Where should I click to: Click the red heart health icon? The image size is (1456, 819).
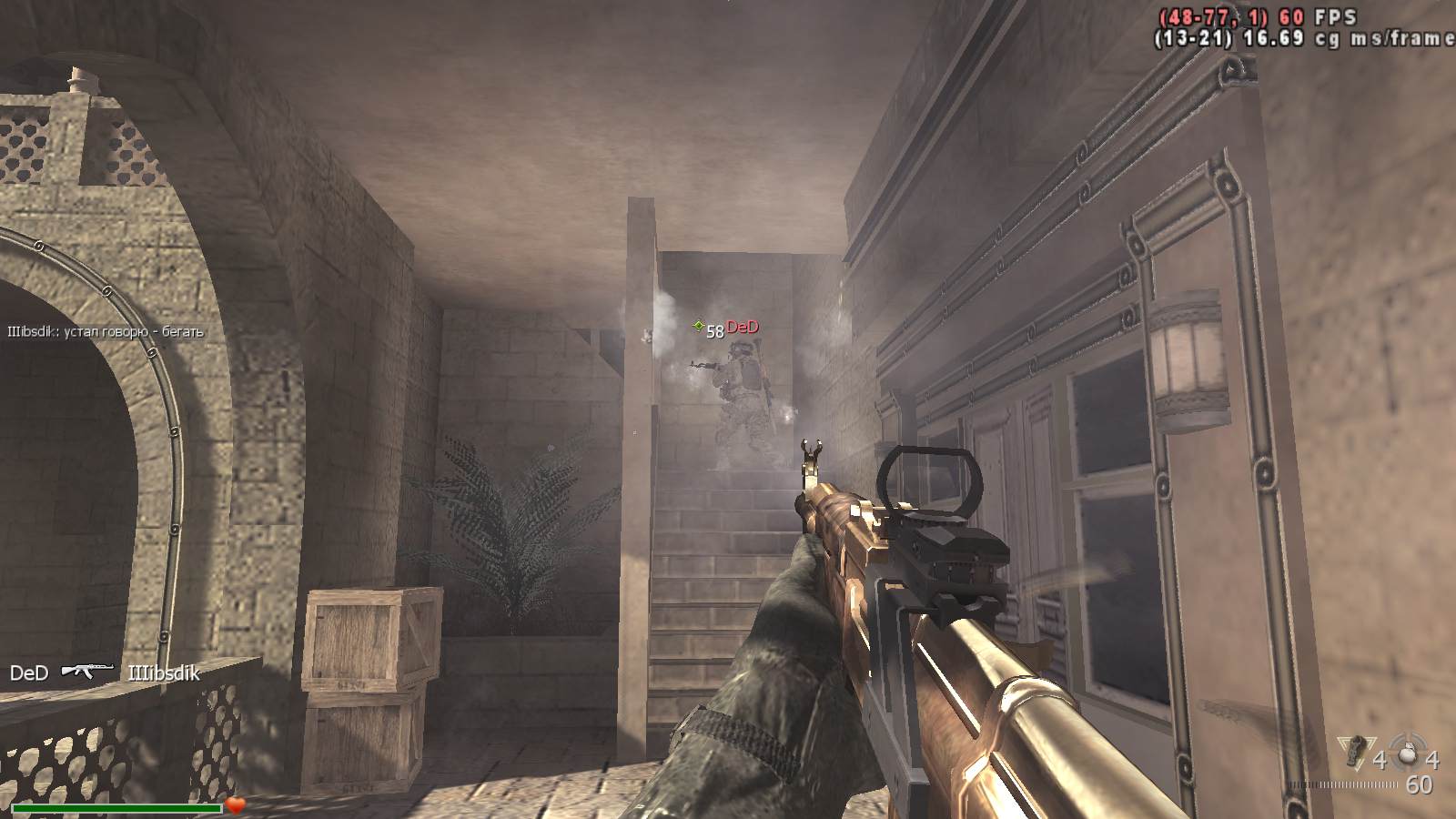click(236, 805)
